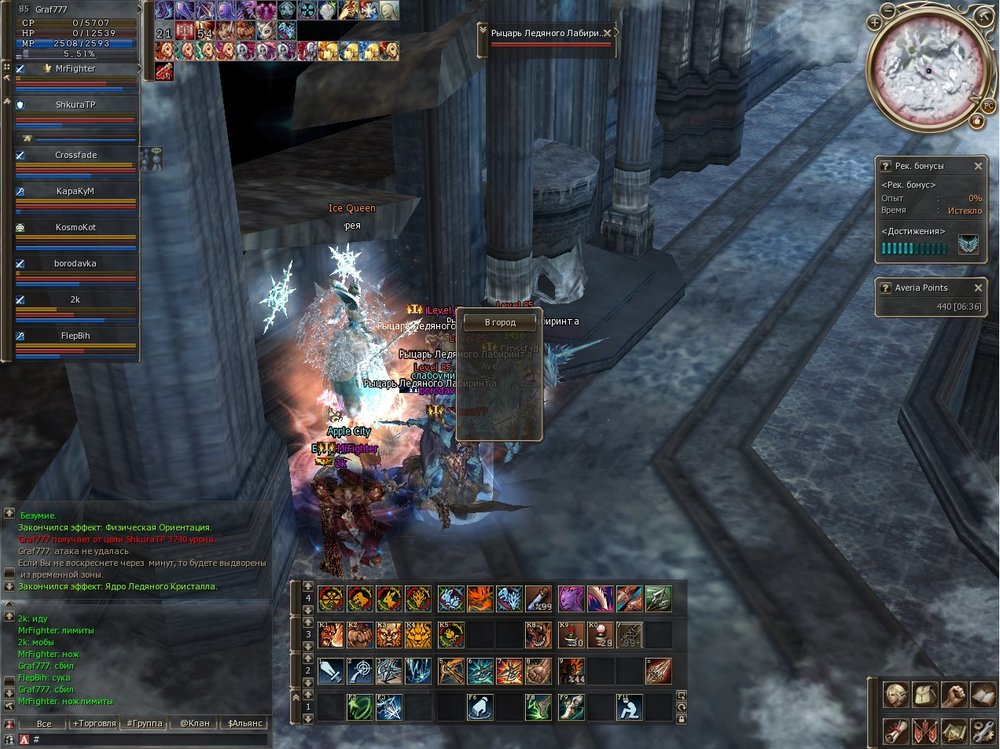Open the "+Торговля" chat tab
This screenshot has height=749, width=1000.
click(x=95, y=723)
